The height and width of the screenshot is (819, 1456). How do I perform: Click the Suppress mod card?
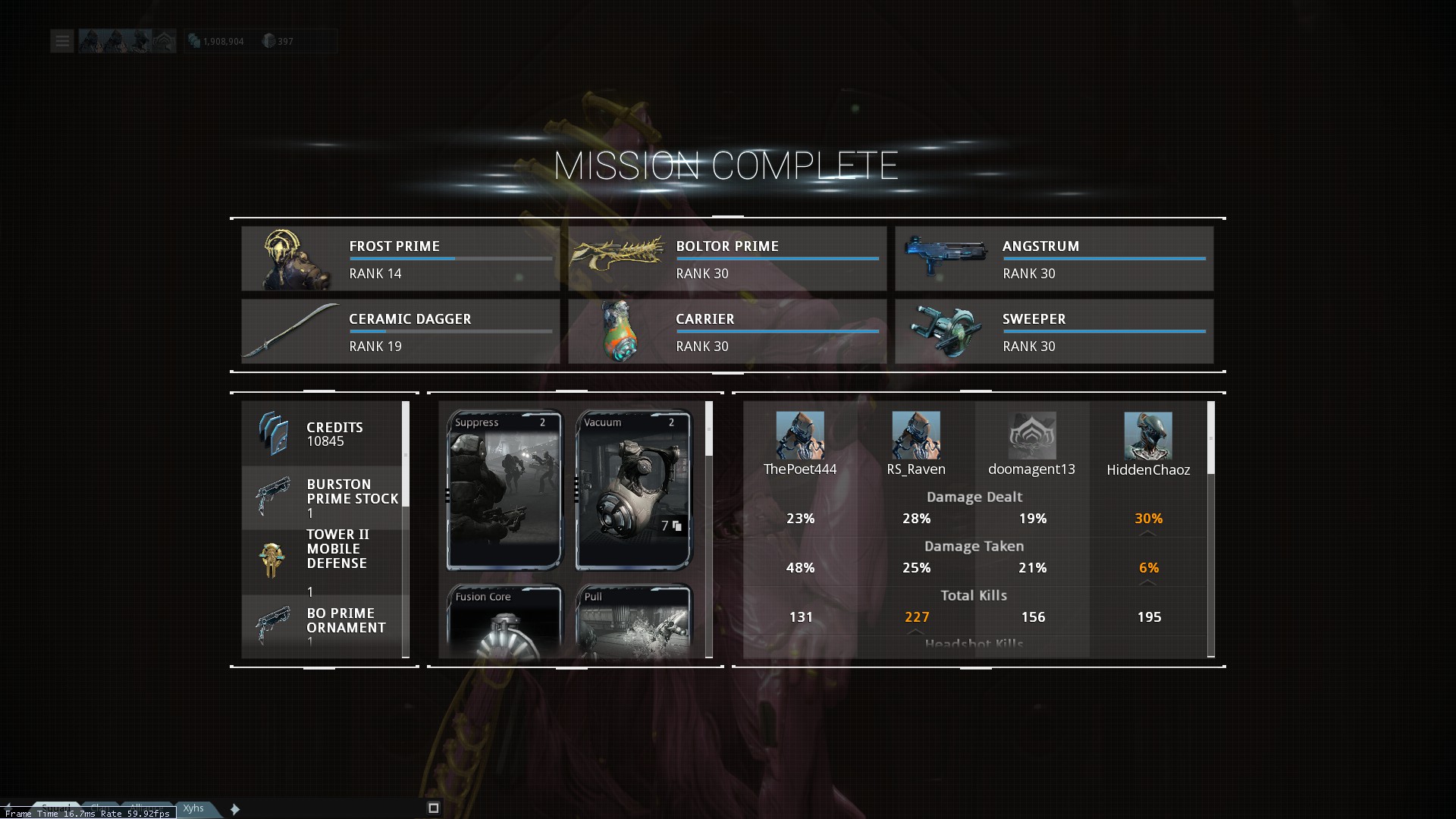(x=504, y=490)
